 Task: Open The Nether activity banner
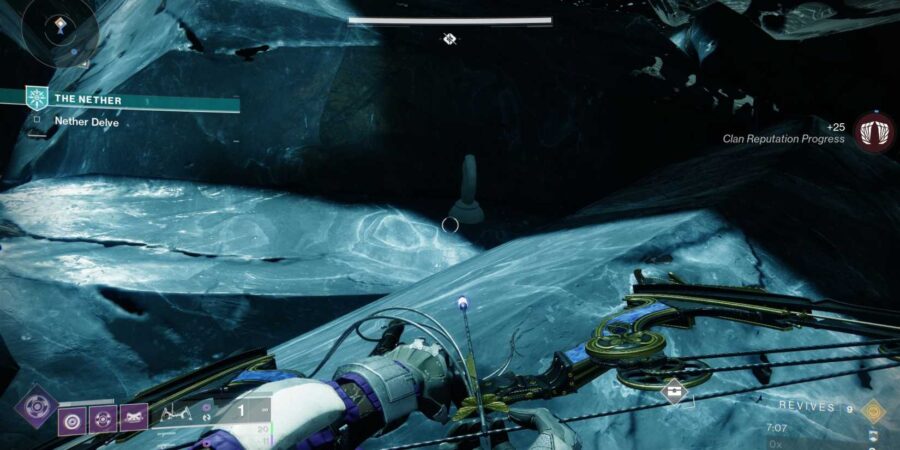(x=130, y=99)
